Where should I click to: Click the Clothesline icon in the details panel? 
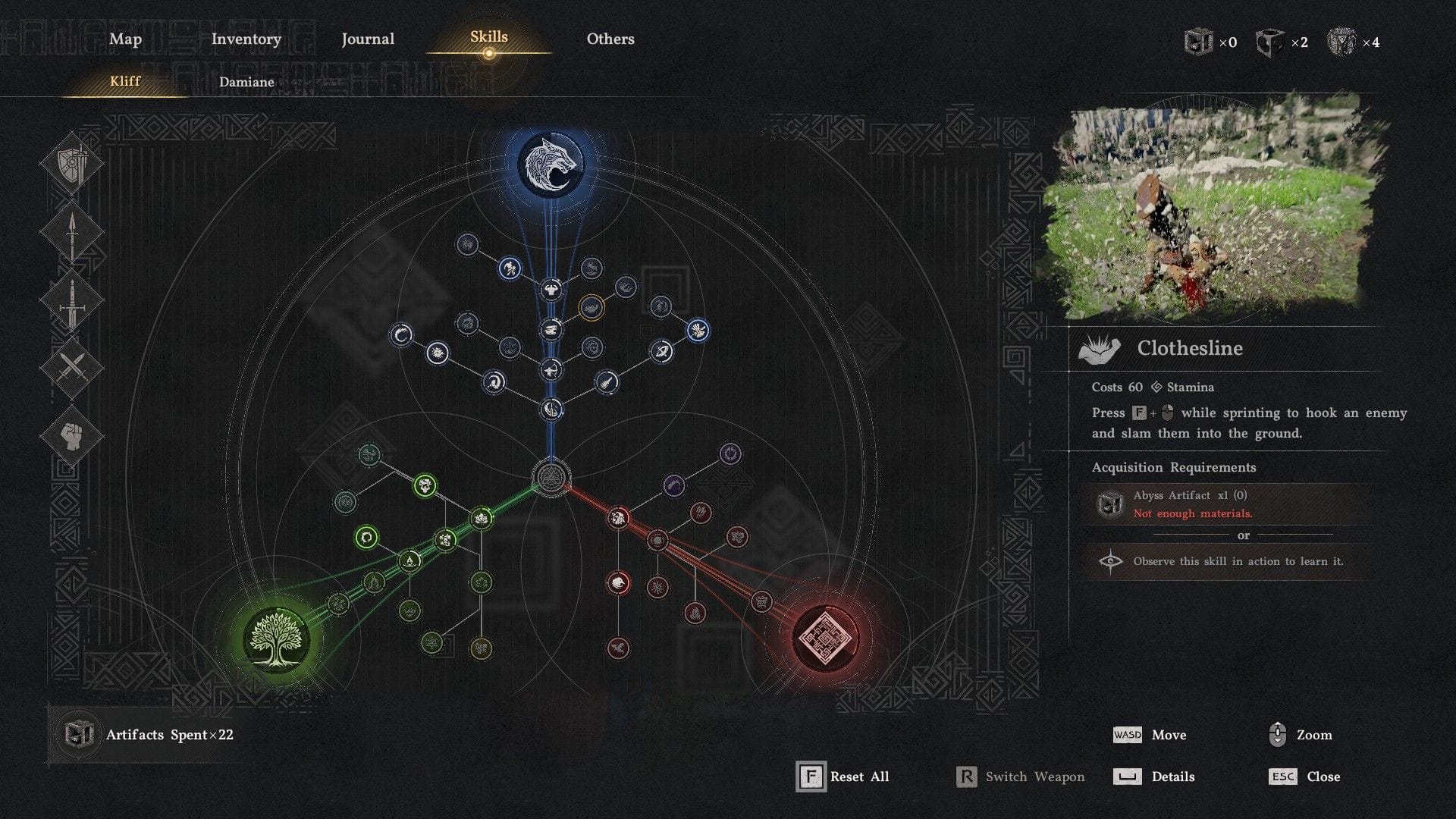point(1100,348)
